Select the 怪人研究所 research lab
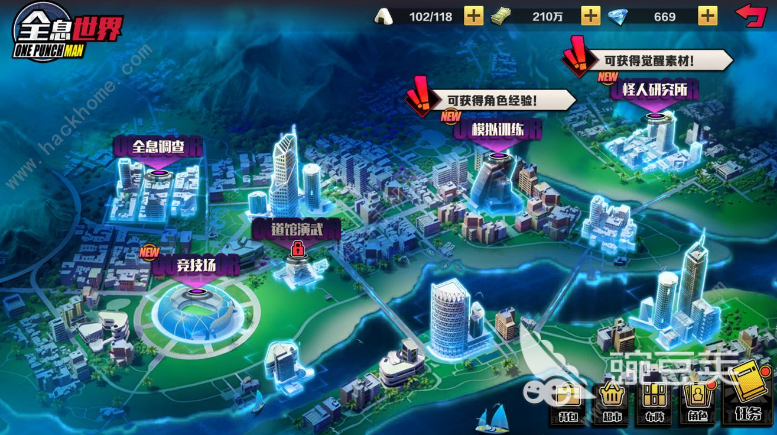 coord(654,91)
